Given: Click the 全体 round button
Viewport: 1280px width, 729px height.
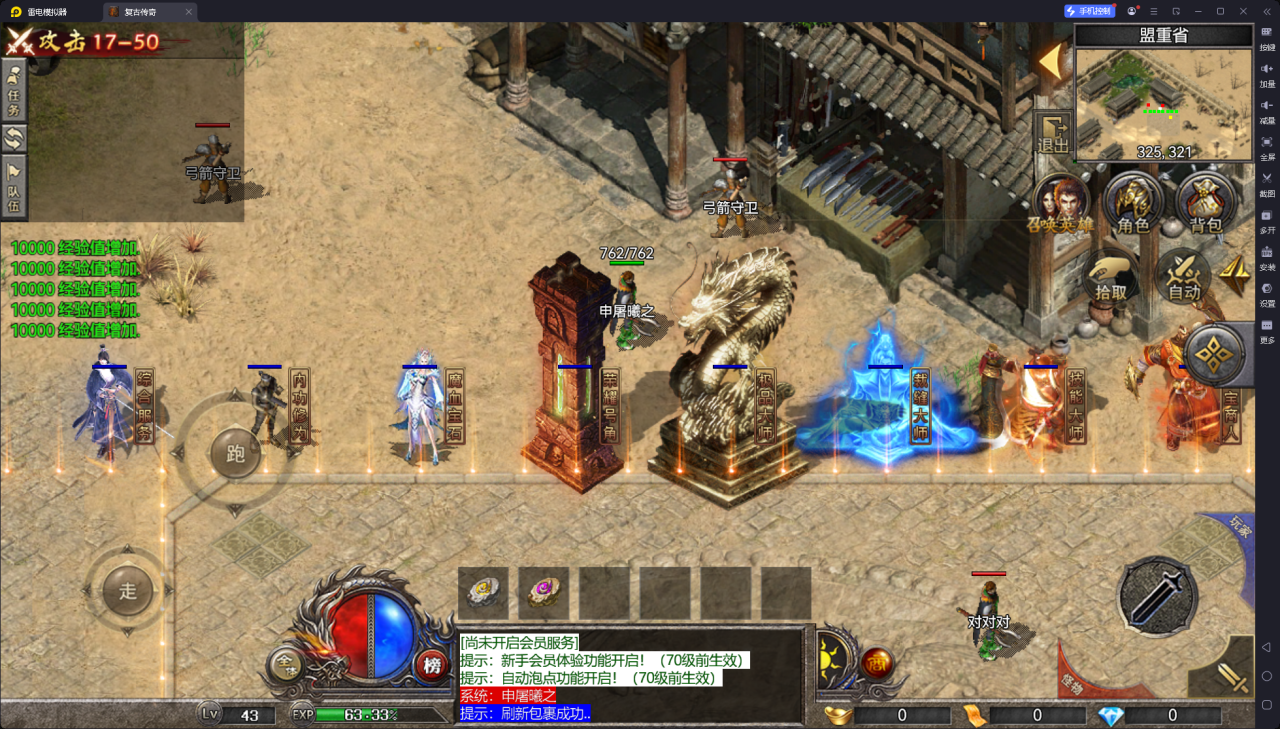Looking at the screenshot, I should tap(286, 664).
